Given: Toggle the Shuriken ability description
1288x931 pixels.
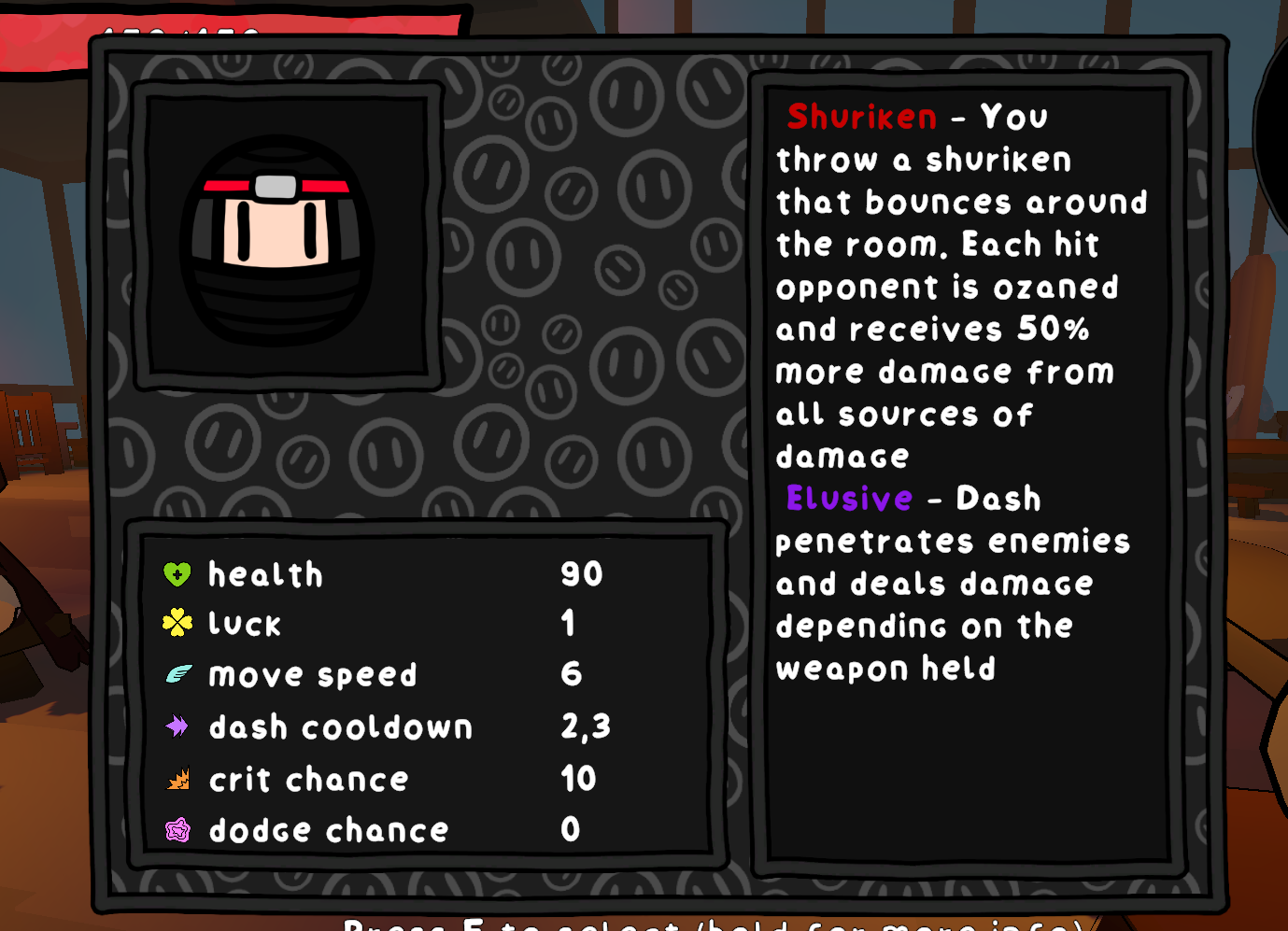Looking at the screenshot, I should (x=962, y=285).
